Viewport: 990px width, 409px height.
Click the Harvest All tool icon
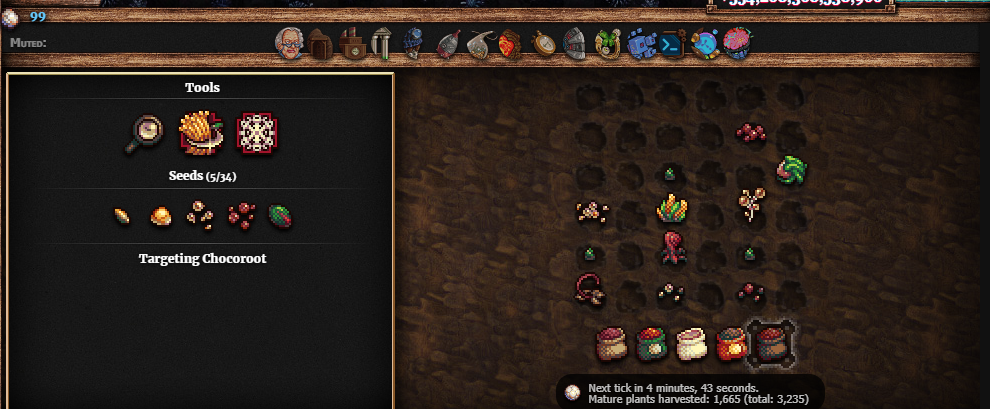(200, 133)
